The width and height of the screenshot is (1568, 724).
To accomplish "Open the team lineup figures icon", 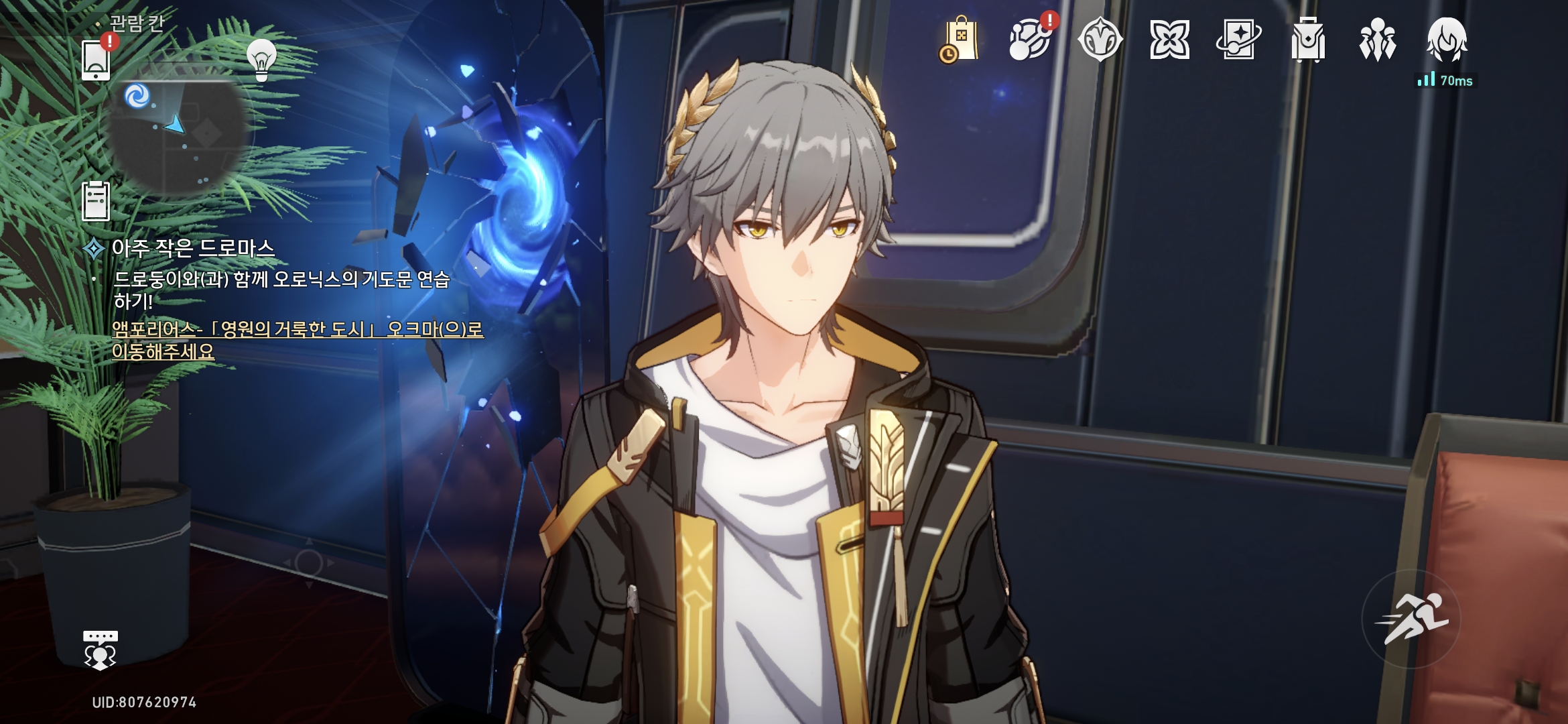I will (x=1377, y=40).
